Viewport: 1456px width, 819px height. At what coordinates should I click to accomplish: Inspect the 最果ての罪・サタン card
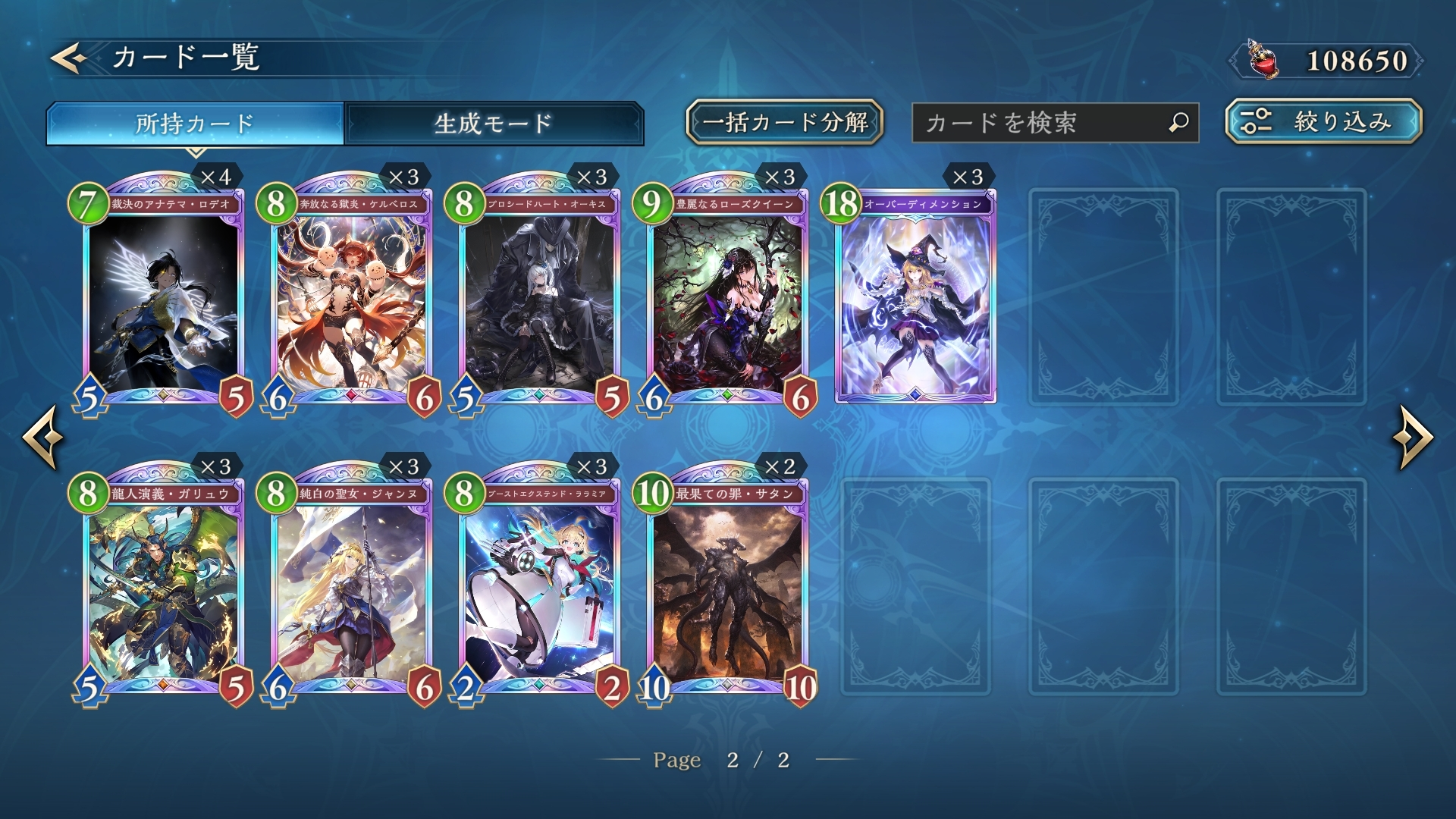727,589
